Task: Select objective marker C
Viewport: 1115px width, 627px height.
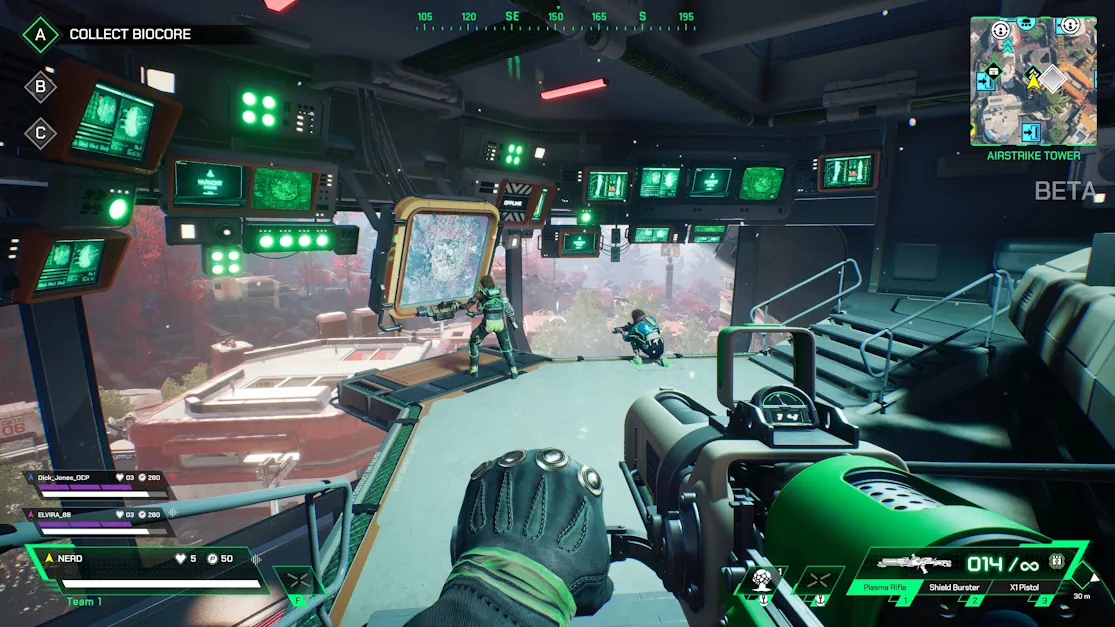Action: pyautogui.click(x=41, y=133)
